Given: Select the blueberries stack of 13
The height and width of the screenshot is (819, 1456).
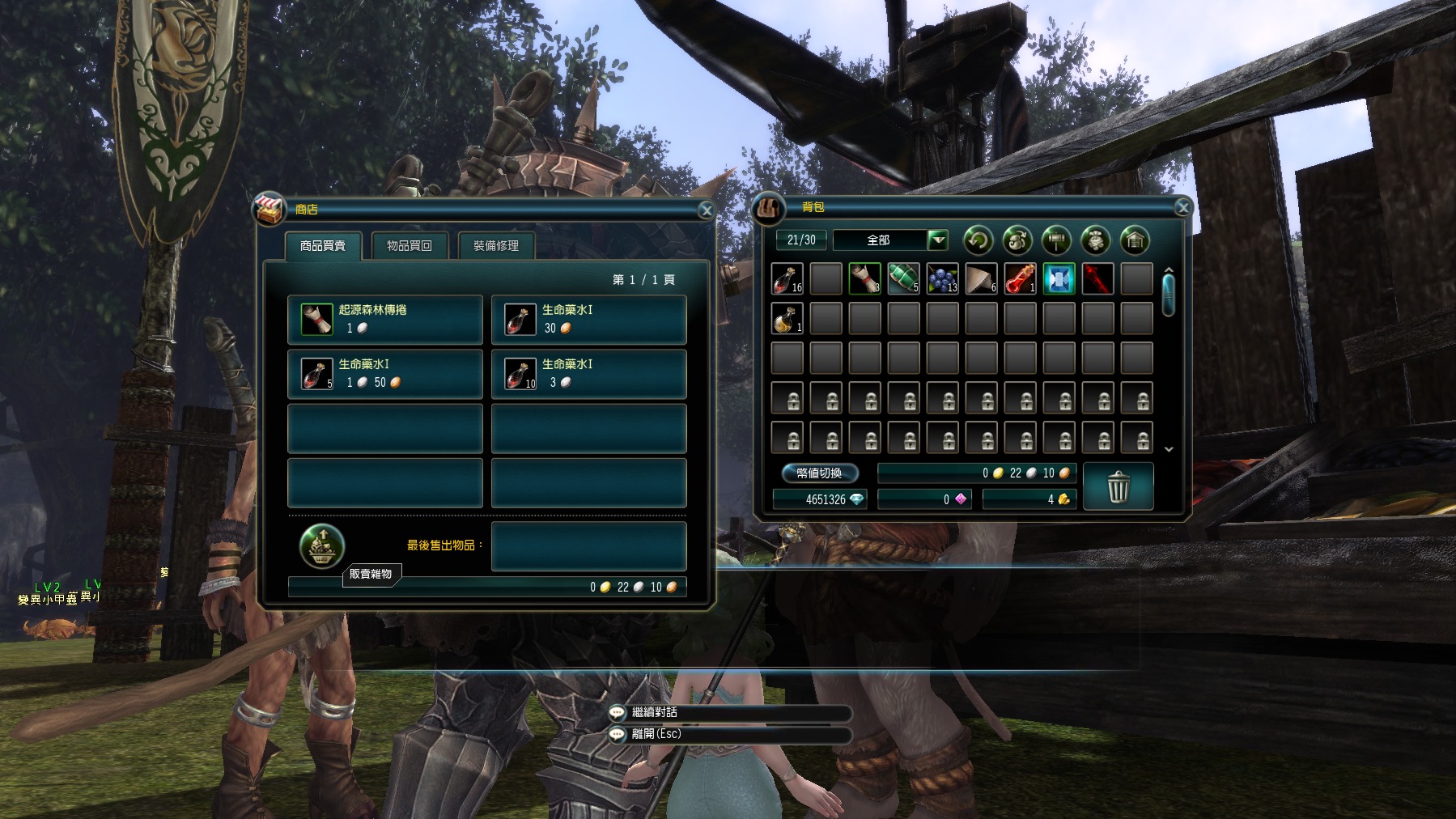Looking at the screenshot, I should pos(942,279).
